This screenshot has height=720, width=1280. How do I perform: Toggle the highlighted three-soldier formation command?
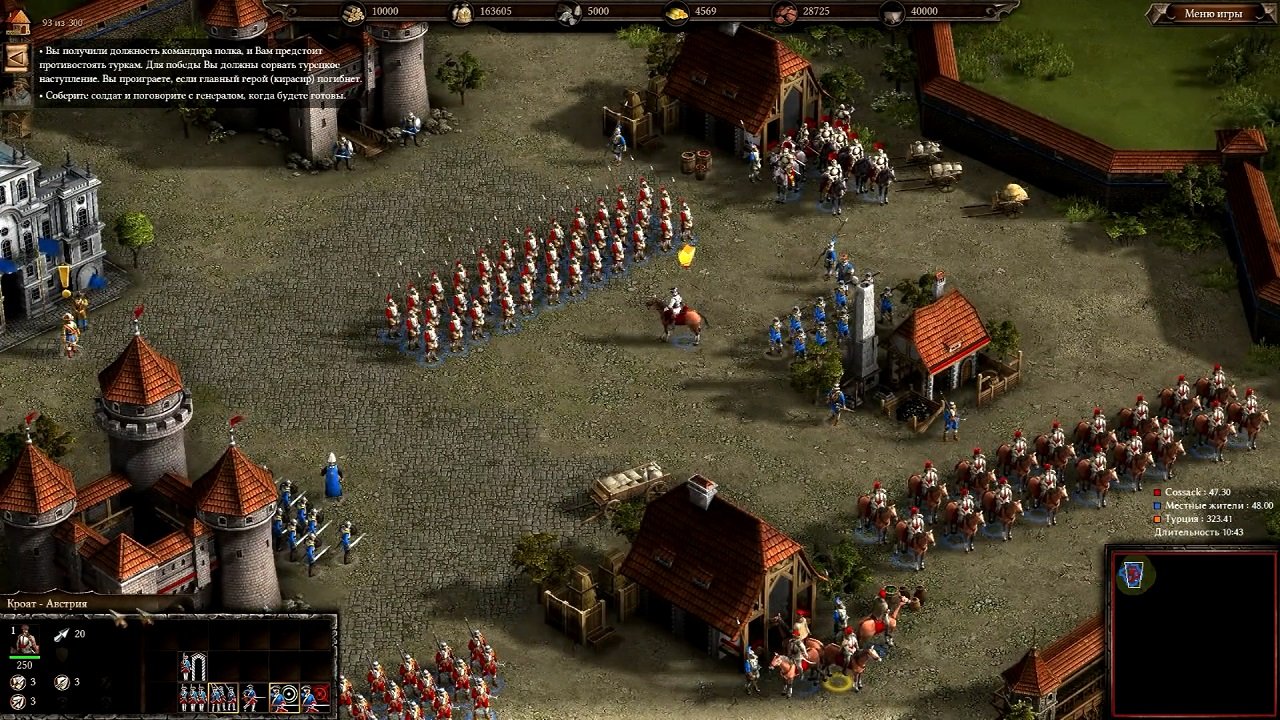223,697
